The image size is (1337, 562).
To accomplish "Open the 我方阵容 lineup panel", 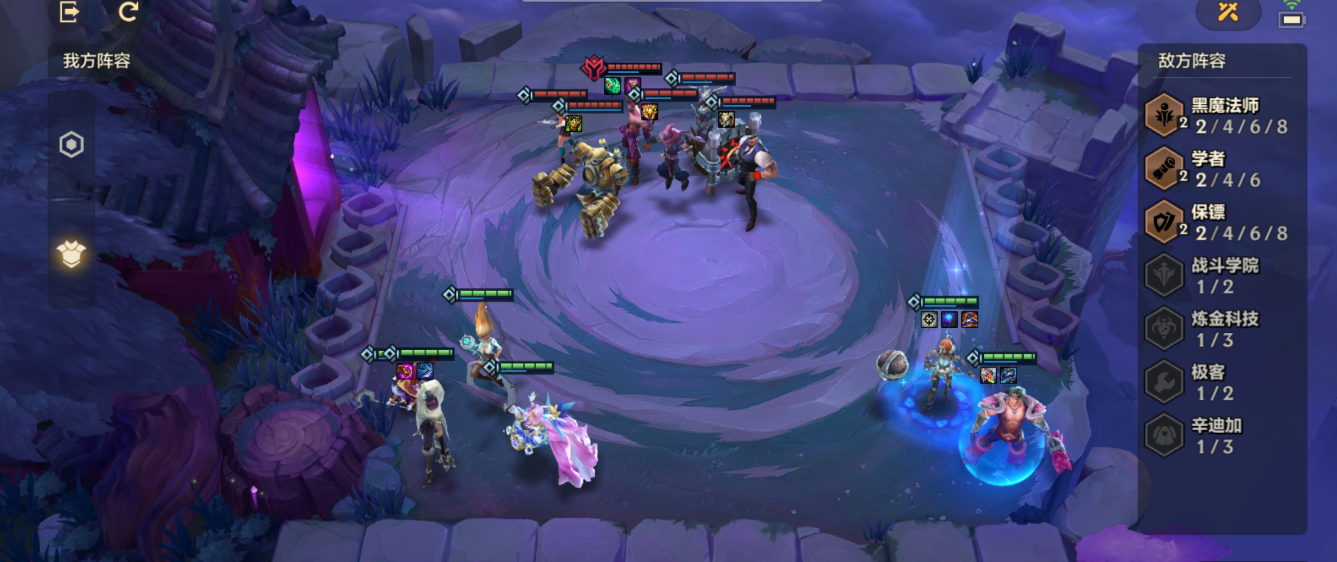I will [97, 61].
